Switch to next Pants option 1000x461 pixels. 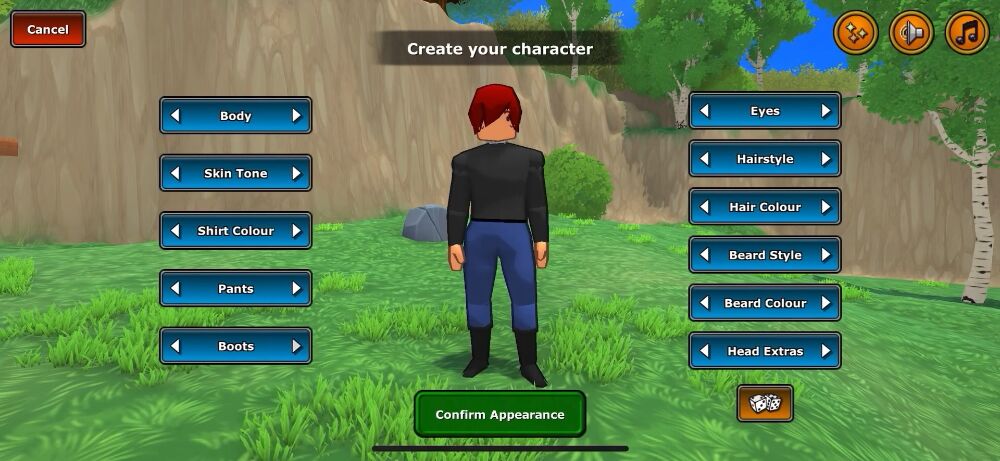tap(296, 289)
